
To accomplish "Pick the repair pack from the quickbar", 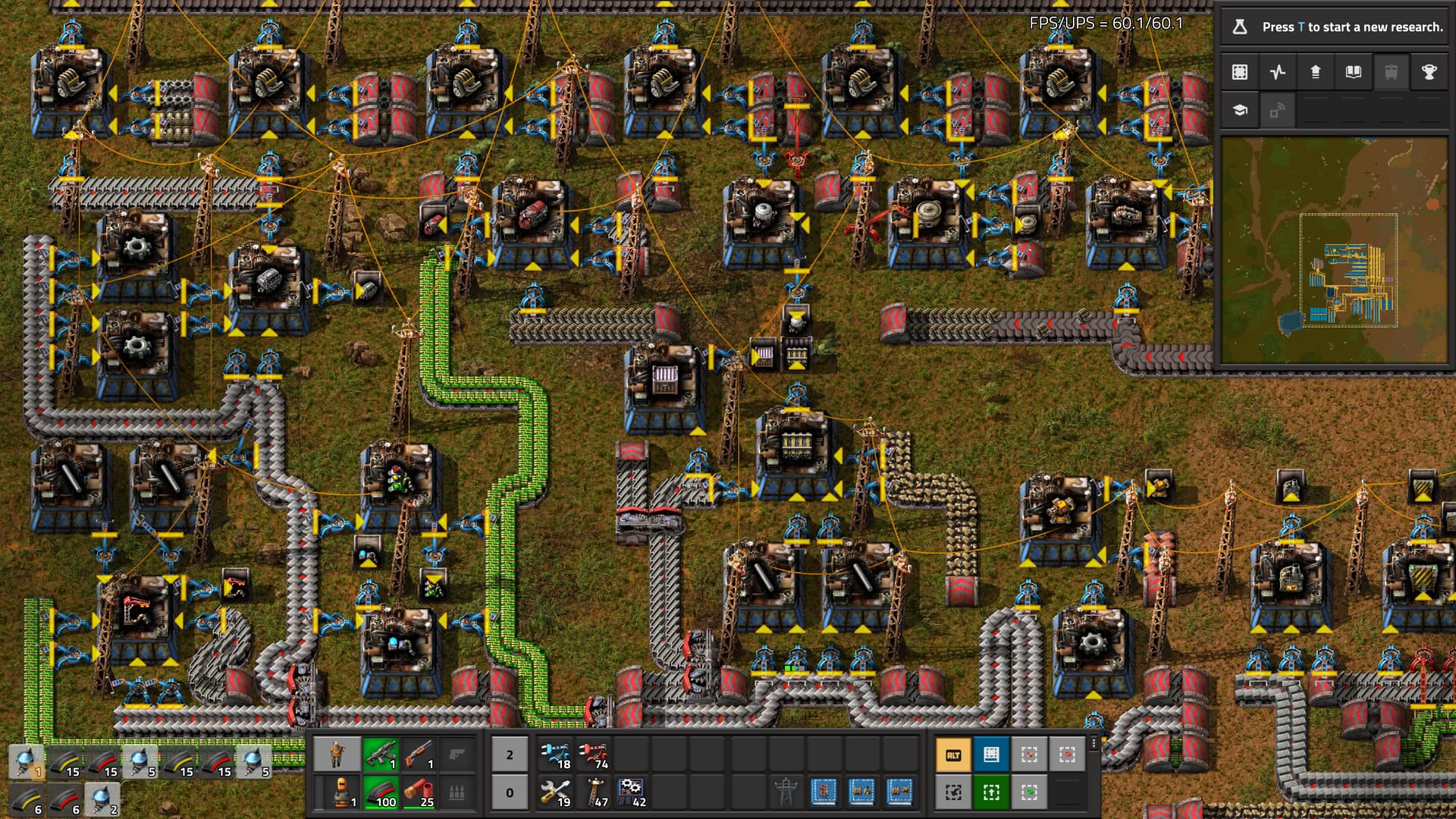I will coord(556,792).
